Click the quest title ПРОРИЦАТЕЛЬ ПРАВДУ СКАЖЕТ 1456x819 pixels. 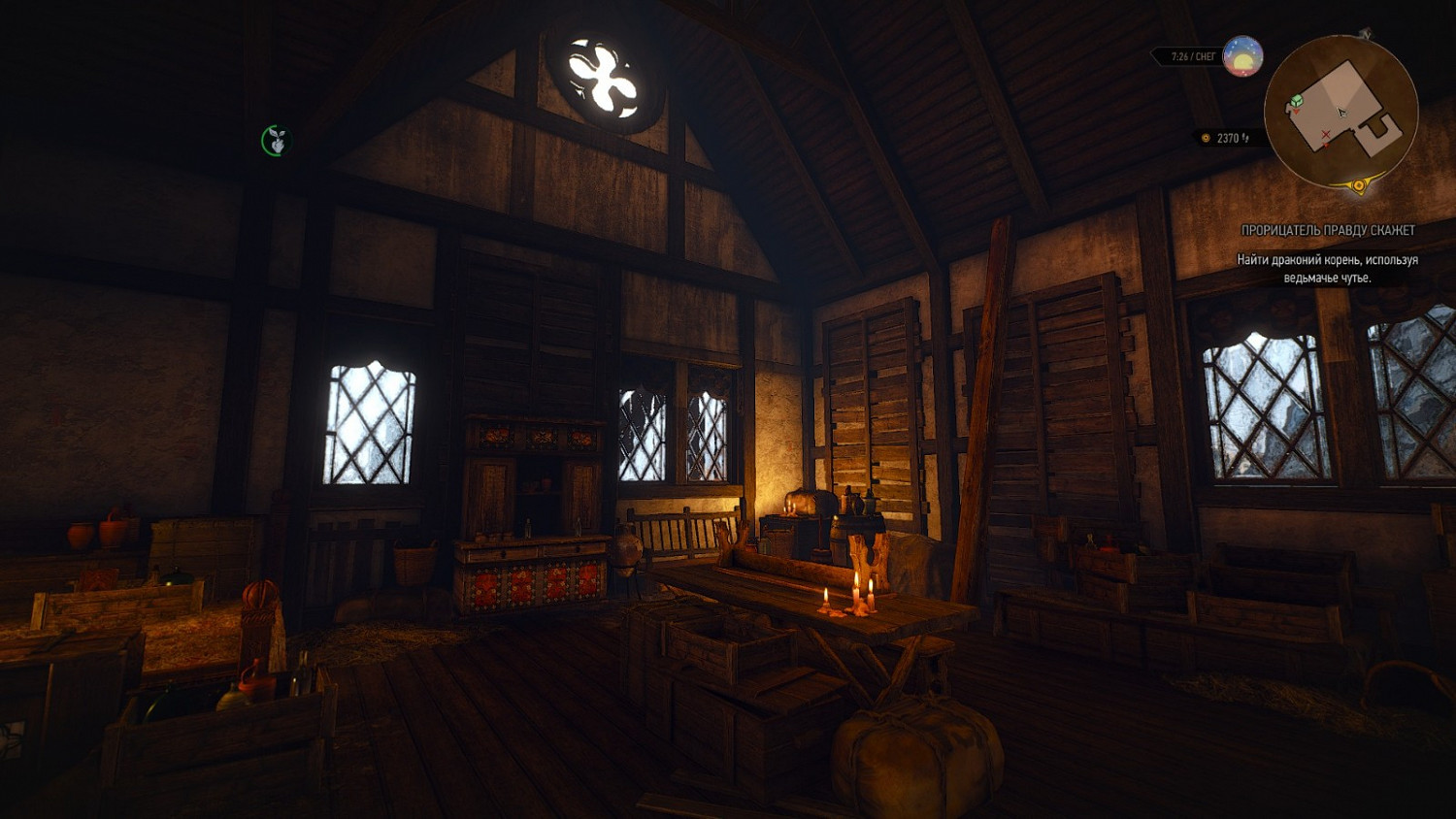pos(1329,231)
